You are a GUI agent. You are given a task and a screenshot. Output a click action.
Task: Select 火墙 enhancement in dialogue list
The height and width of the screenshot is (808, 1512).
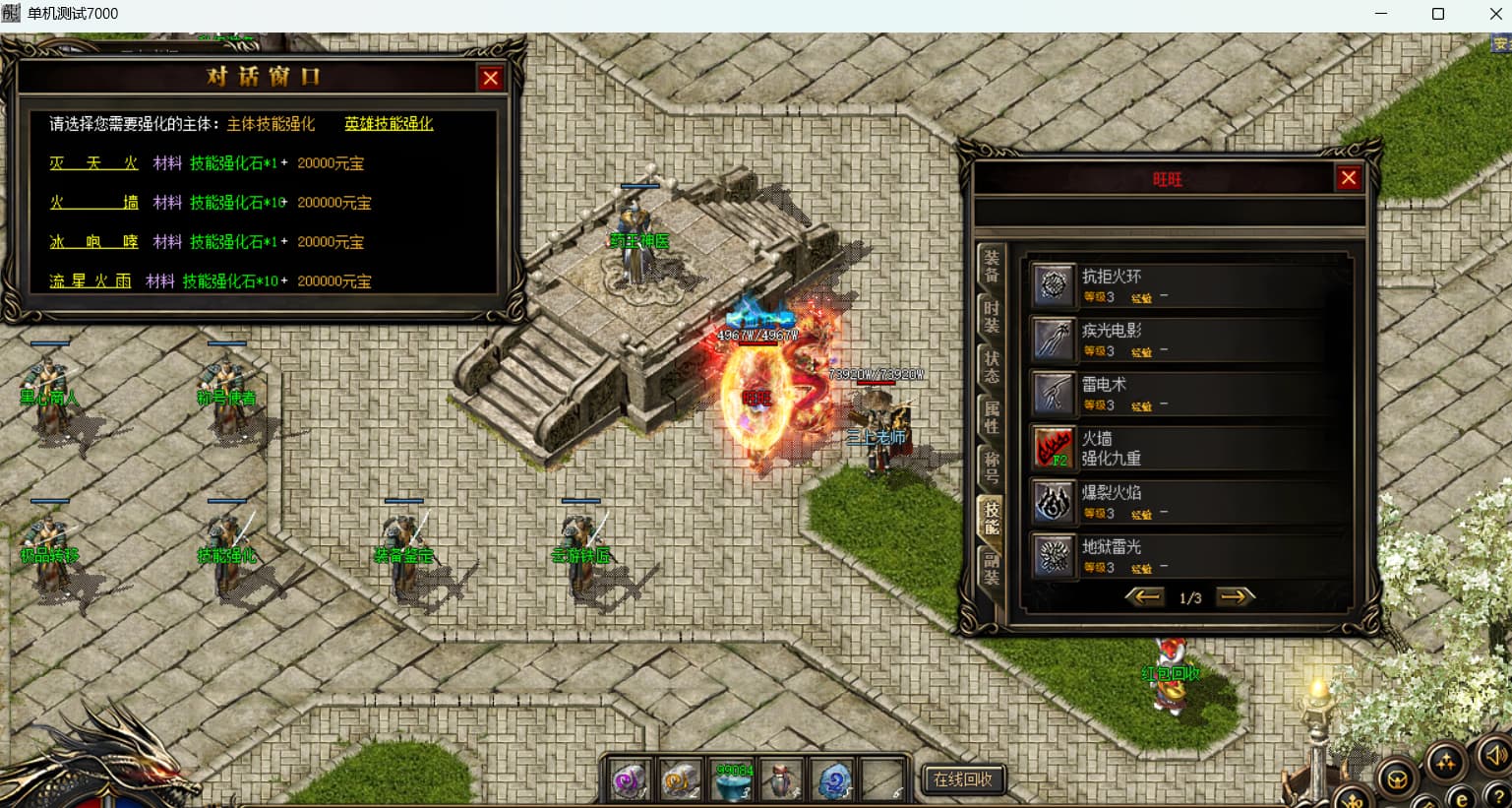tap(93, 203)
